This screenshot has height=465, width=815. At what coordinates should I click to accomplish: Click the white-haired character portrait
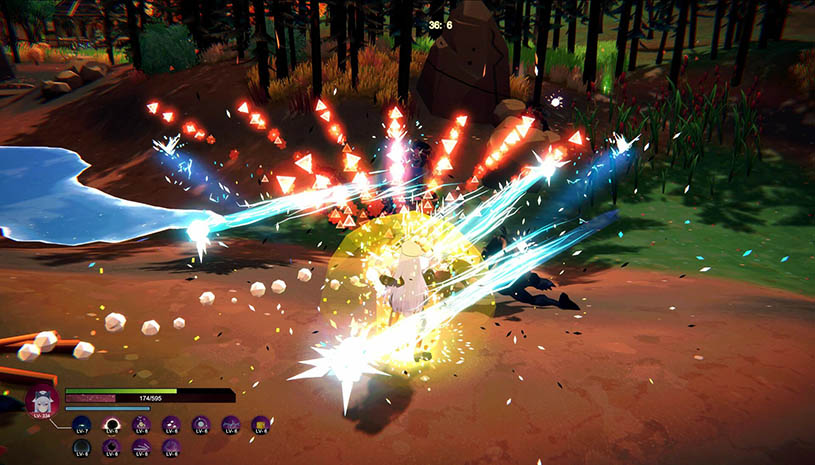click(x=41, y=401)
